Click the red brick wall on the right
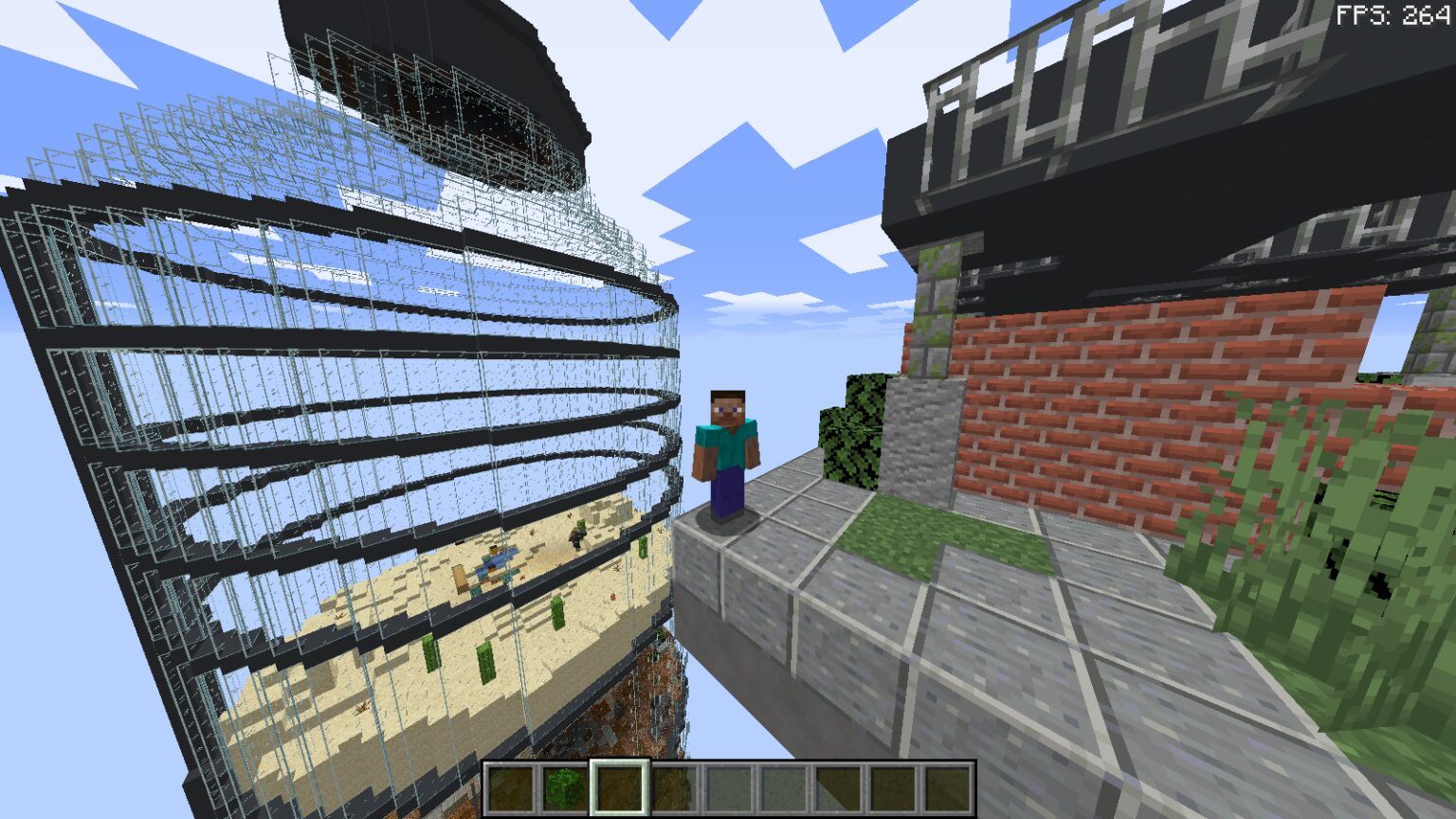The image size is (1456, 819). tap(1090, 398)
